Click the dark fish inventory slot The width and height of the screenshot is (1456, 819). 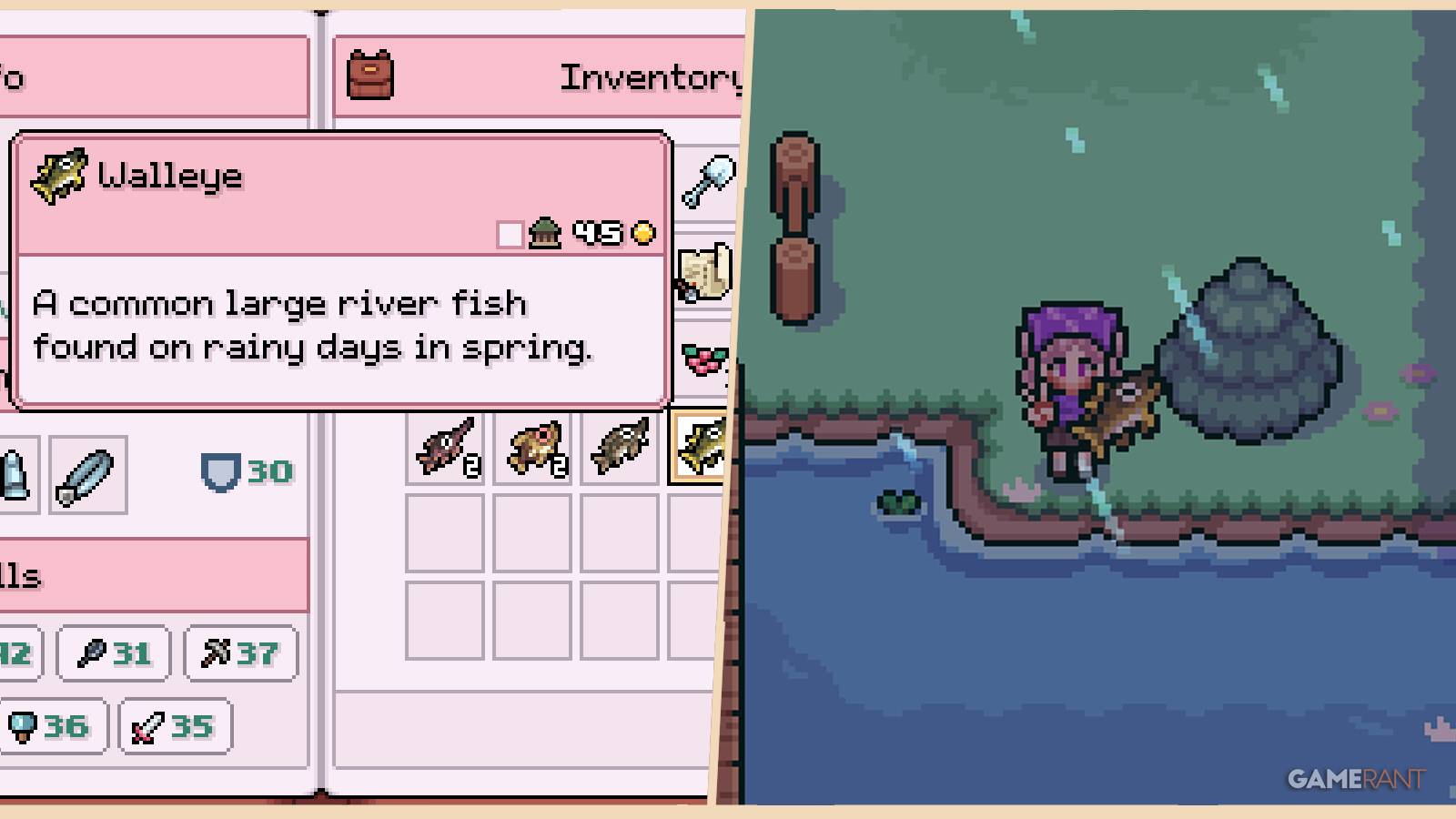(x=621, y=446)
